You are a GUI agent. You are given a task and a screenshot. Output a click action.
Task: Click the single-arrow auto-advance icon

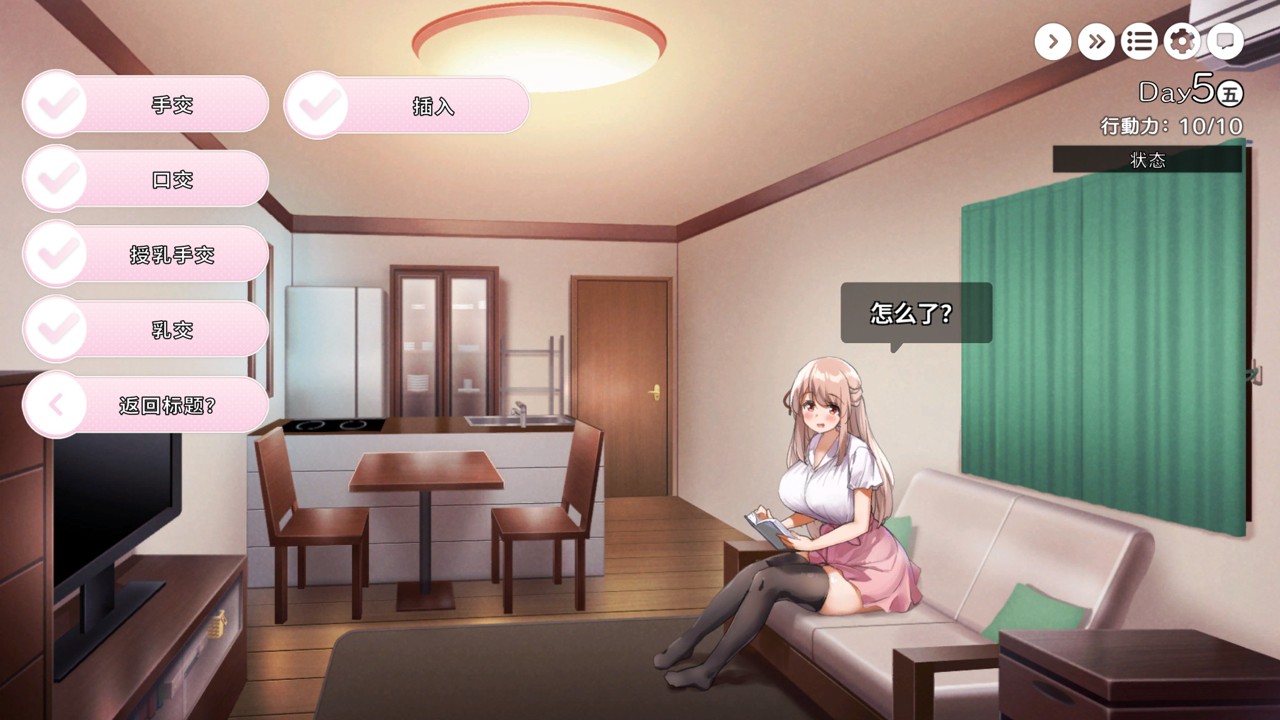(1052, 41)
